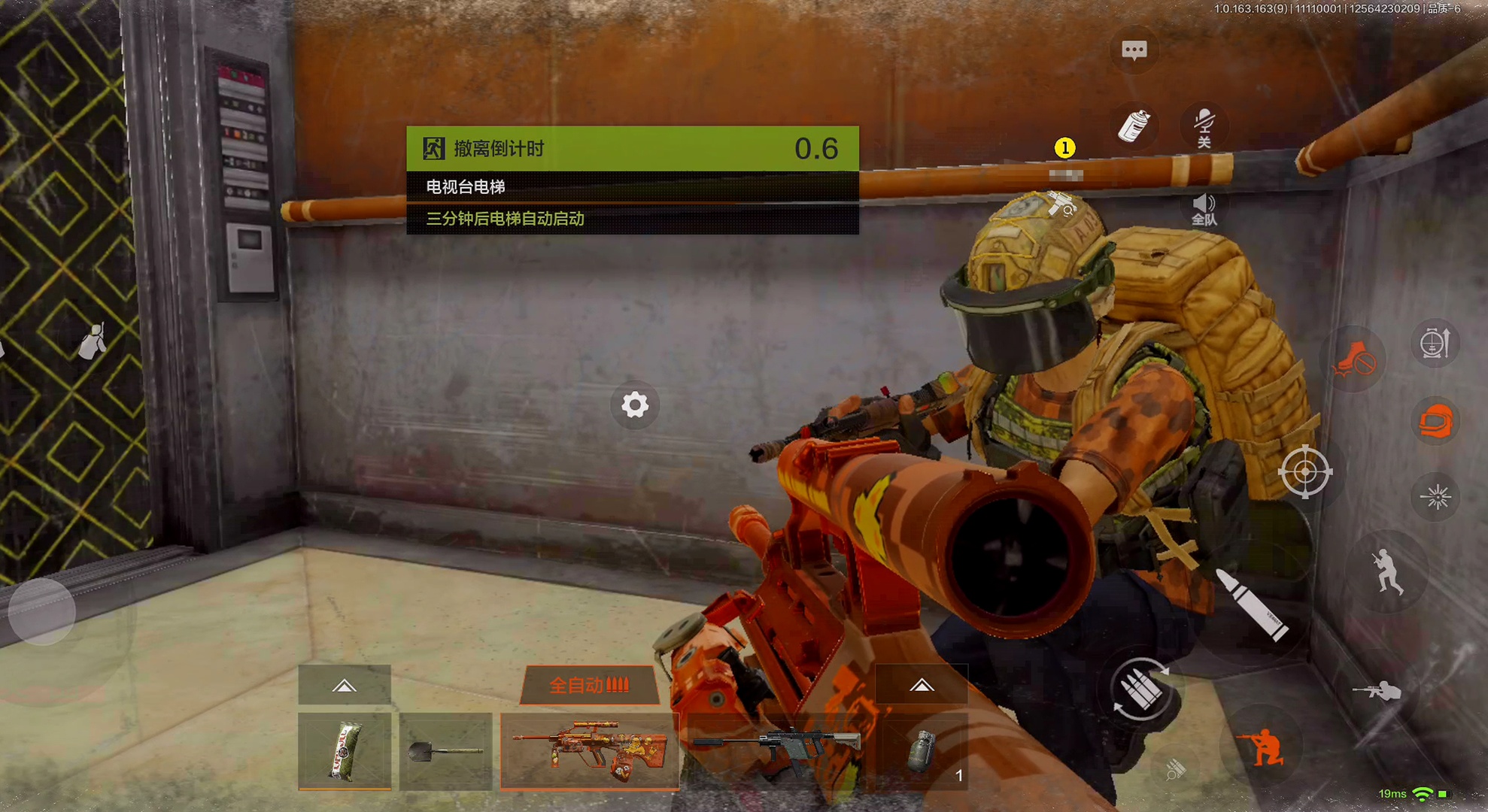
Task: Go prone using the lying soldier icon
Action: click(1378, 690)
